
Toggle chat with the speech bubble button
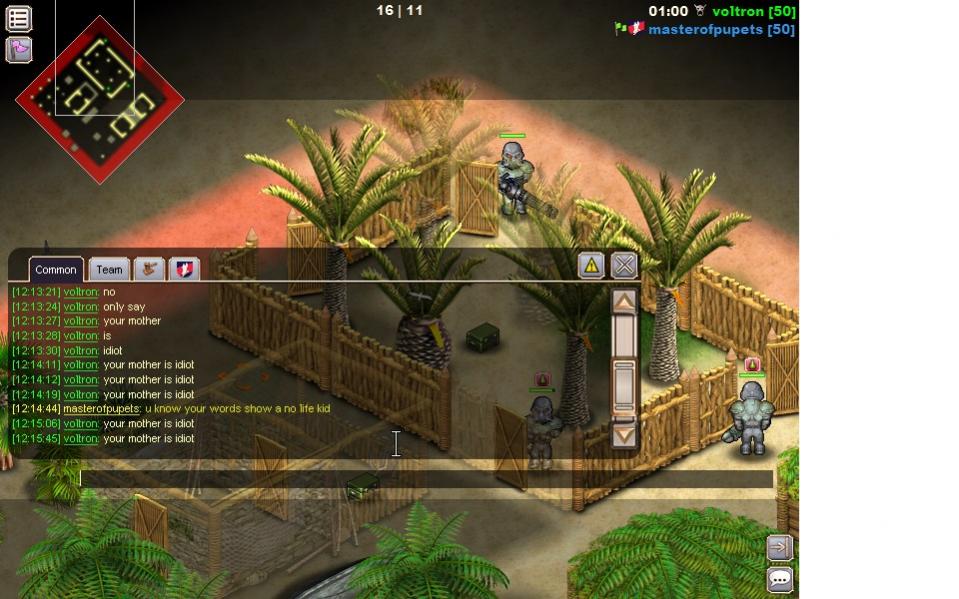(x=779, y=579)
